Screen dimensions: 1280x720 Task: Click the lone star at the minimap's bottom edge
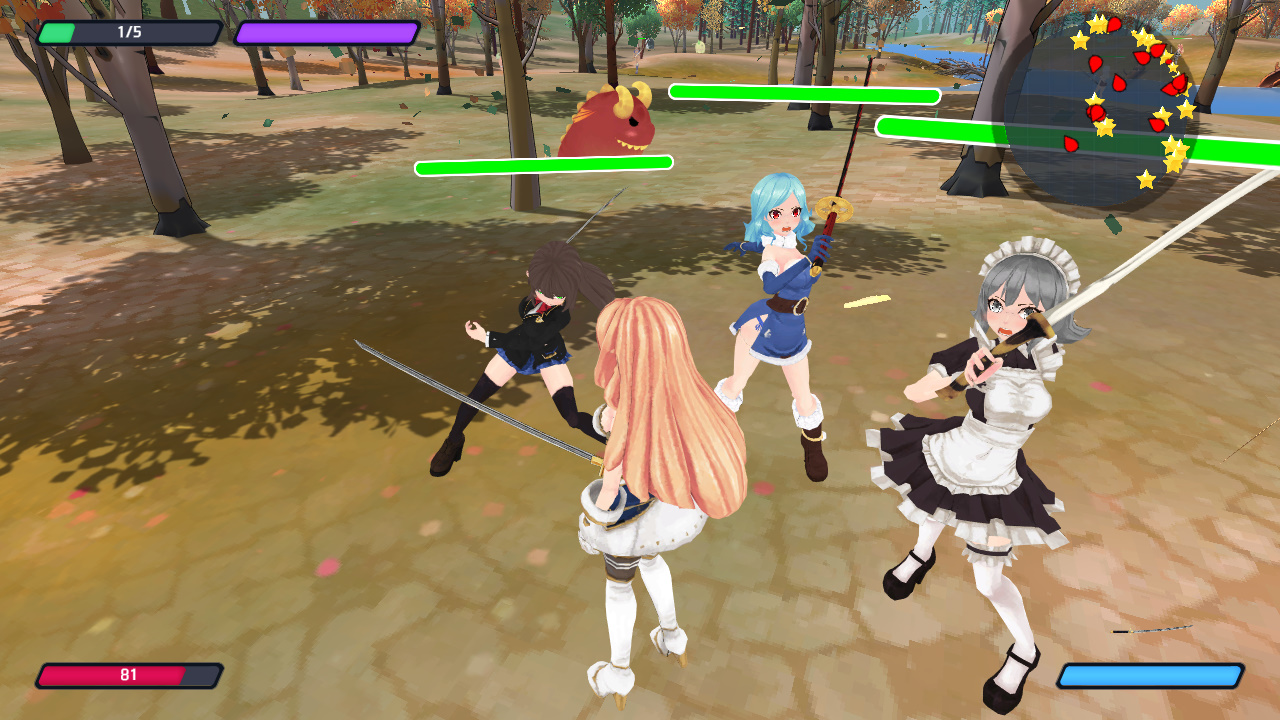pyautogui.click(x=1146, y=178)
